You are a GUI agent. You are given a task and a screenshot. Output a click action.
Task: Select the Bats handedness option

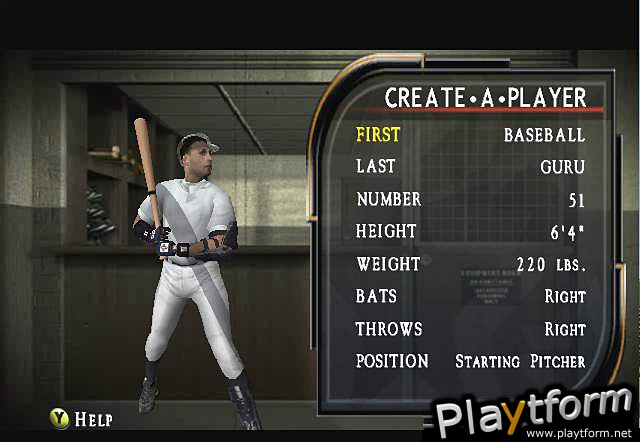tap(470, 297)
